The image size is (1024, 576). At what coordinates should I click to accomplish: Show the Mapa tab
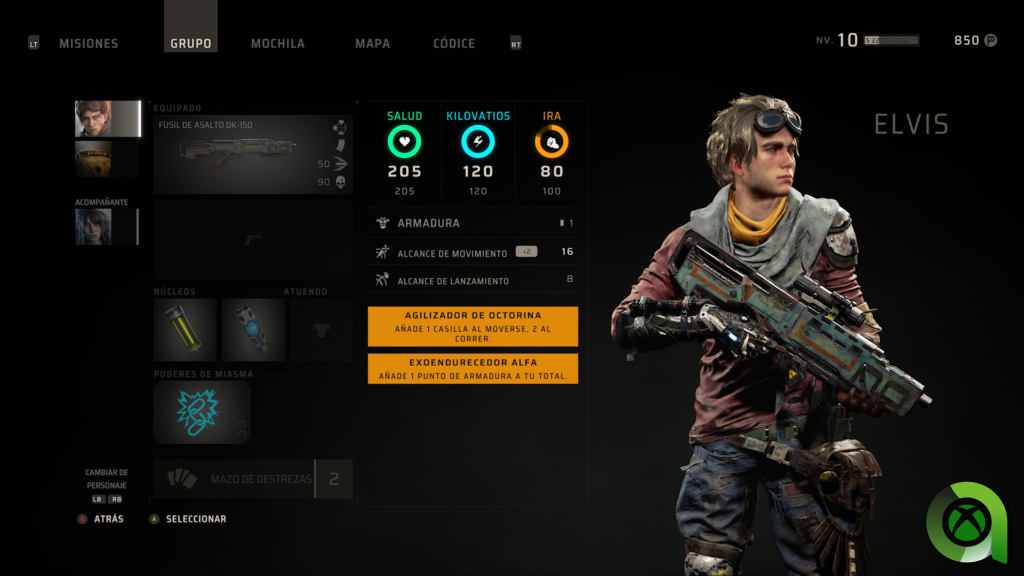click(372, 43)
